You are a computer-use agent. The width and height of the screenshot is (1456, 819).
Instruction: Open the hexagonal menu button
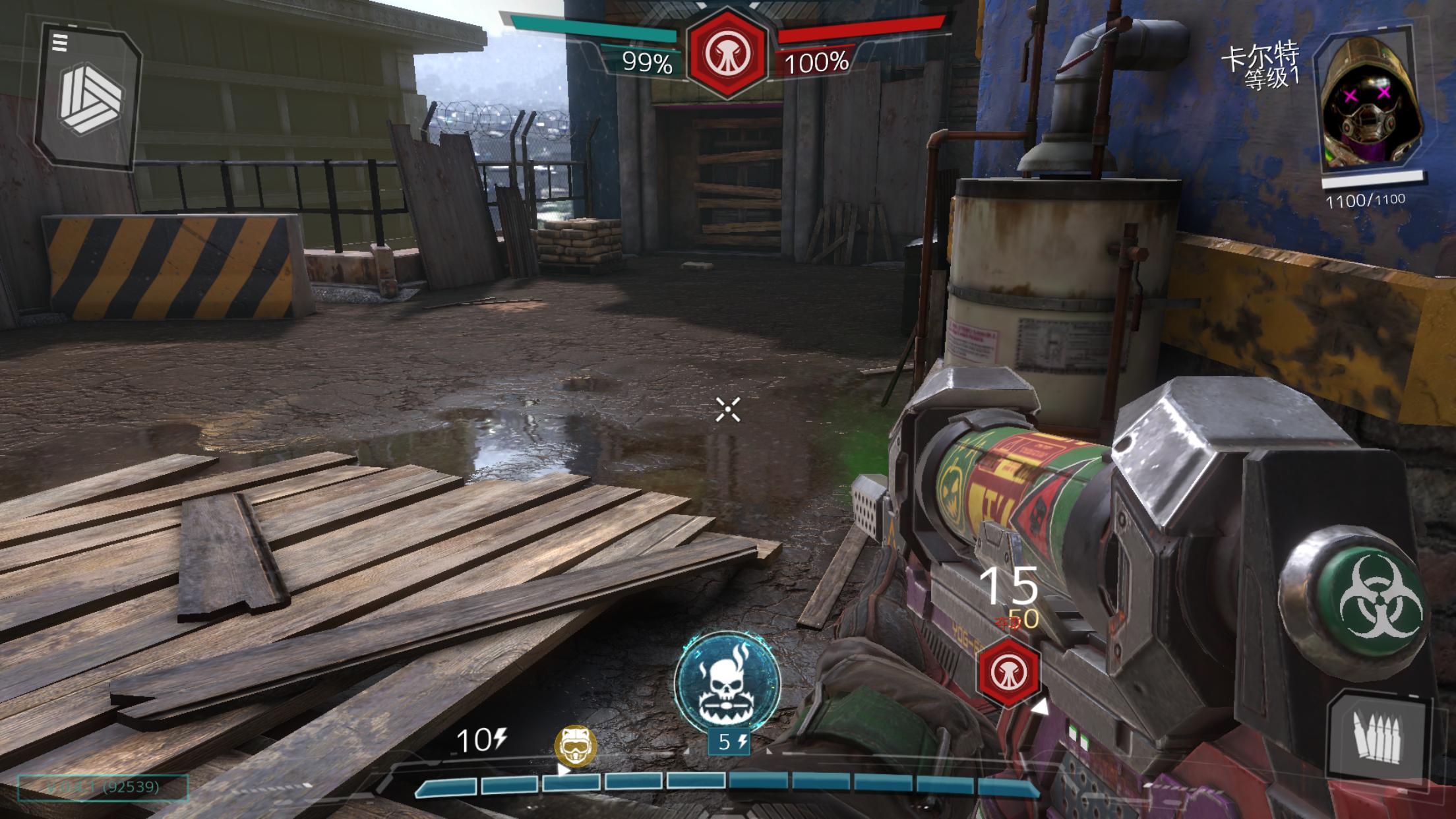(x=88, y=99)
